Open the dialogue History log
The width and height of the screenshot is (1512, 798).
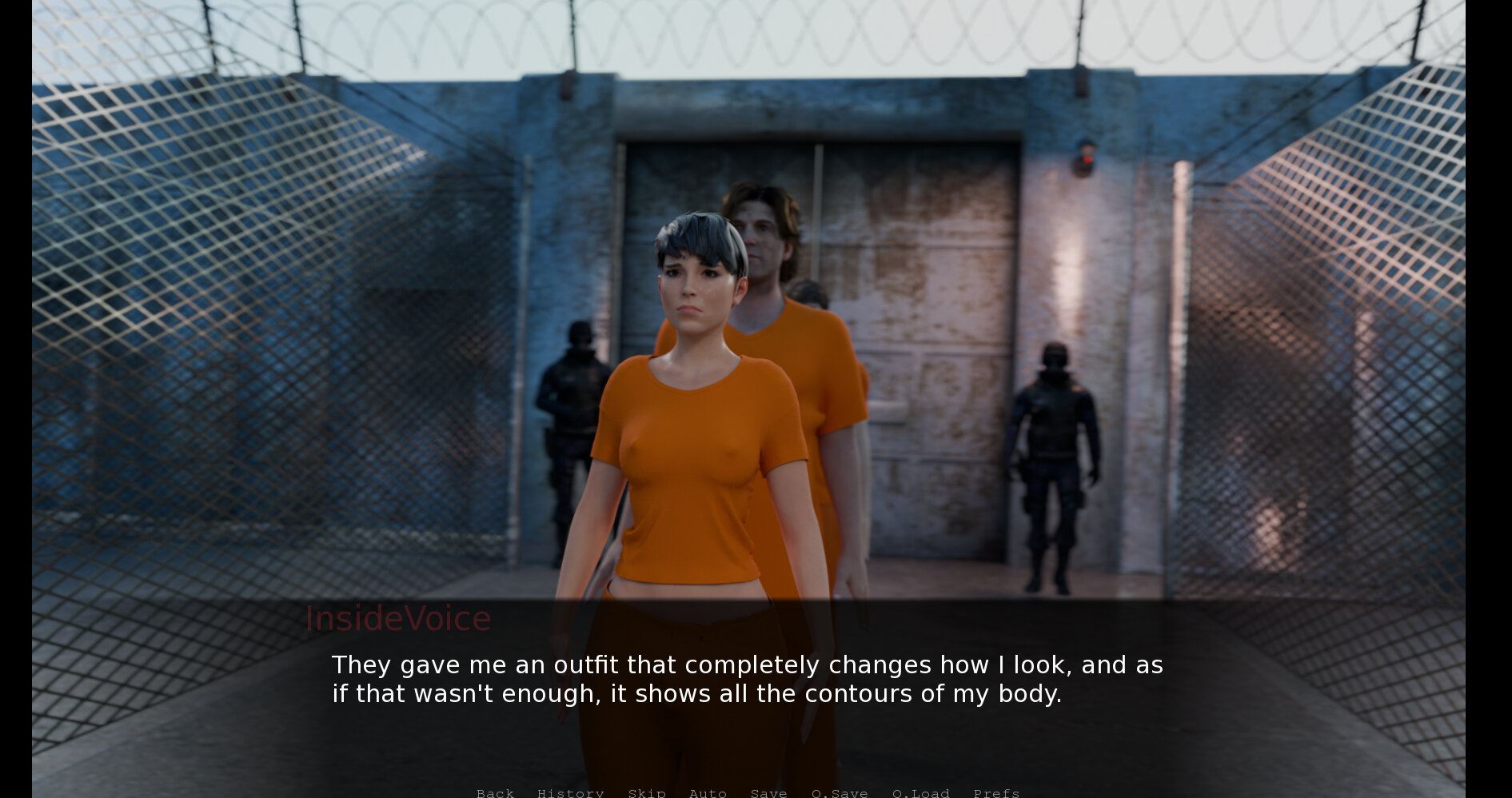tap(570, 792)
